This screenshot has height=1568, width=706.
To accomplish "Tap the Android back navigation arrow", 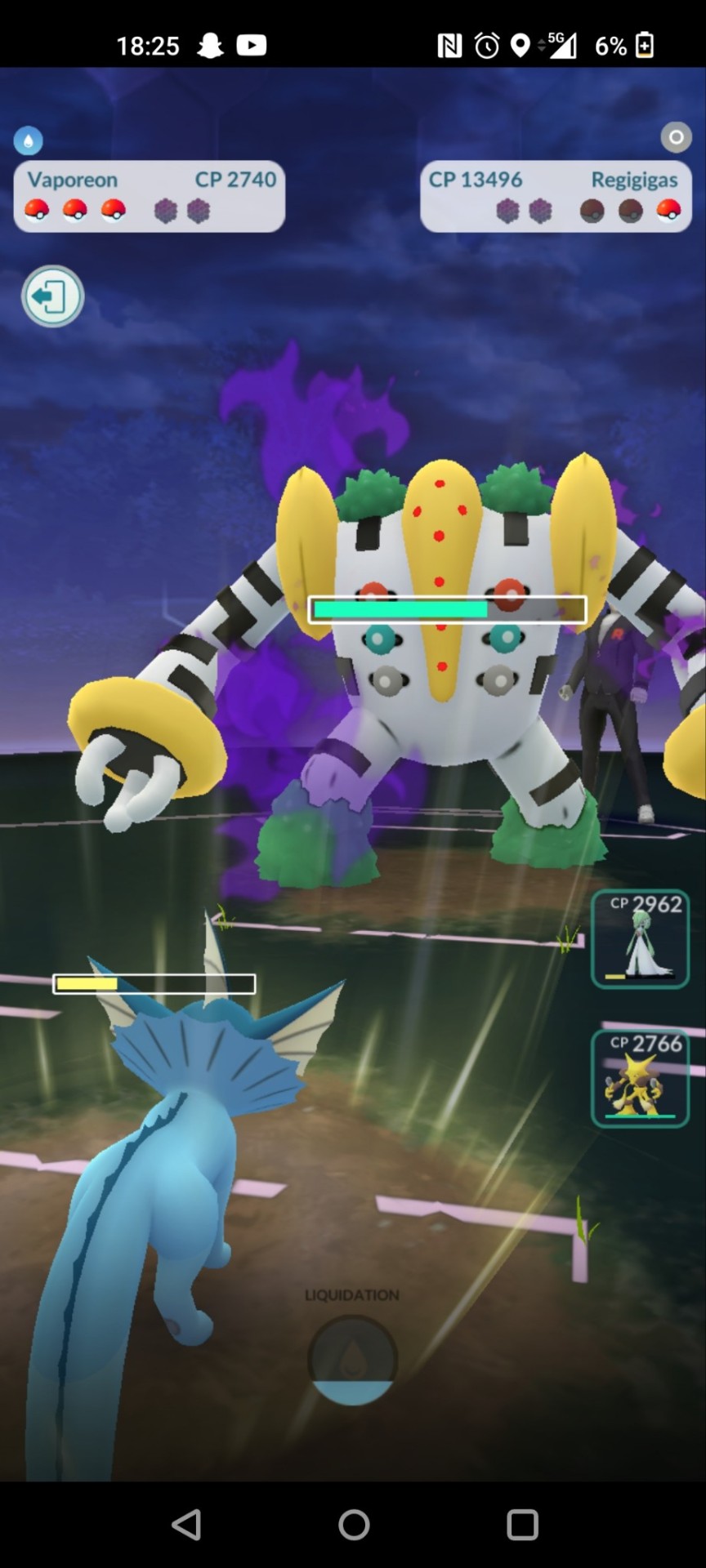I will point(186,1524).
